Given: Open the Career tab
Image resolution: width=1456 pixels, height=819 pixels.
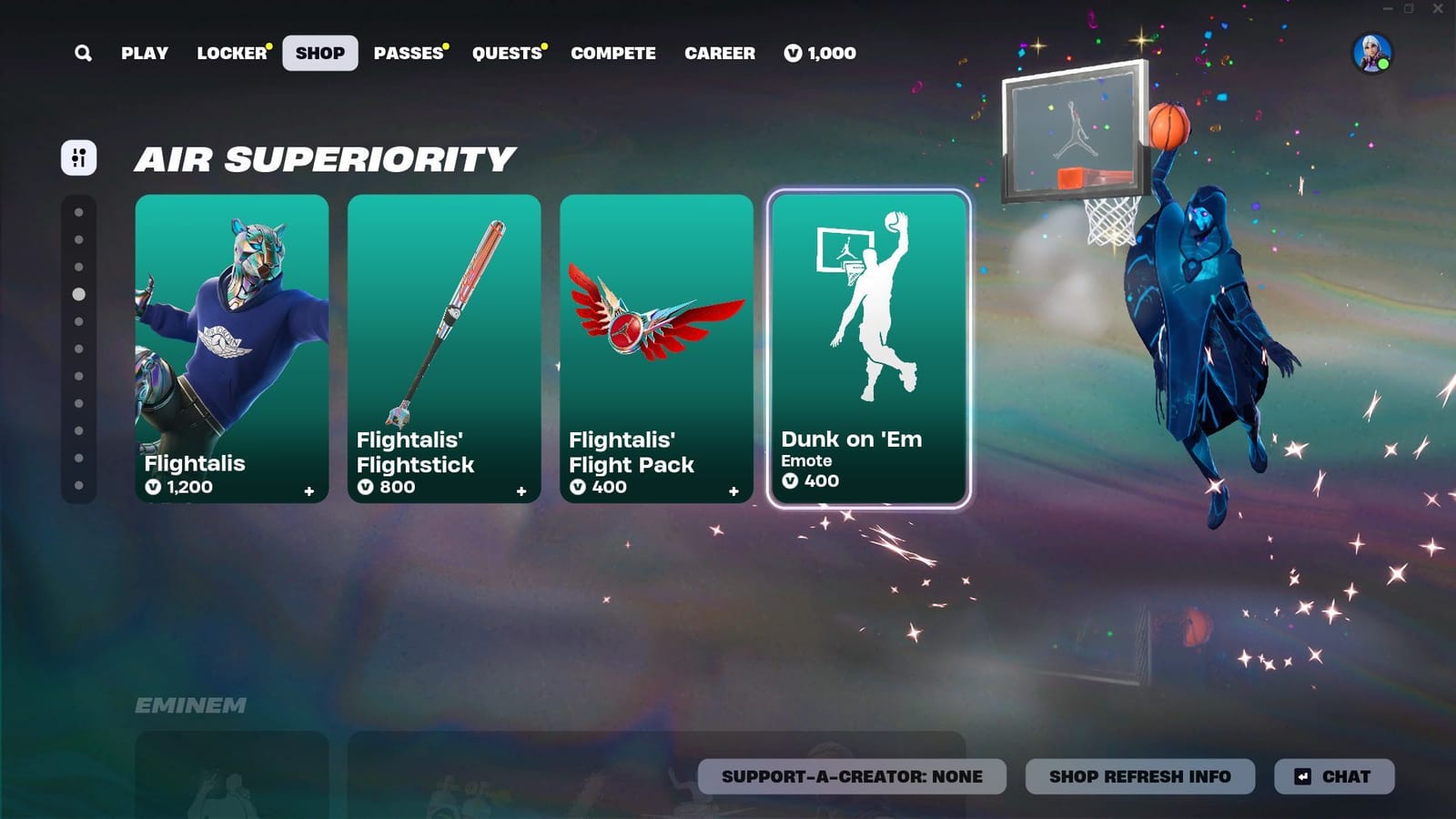Looking at the screenshot, I should pyautogui.click(x=720, y=53).
